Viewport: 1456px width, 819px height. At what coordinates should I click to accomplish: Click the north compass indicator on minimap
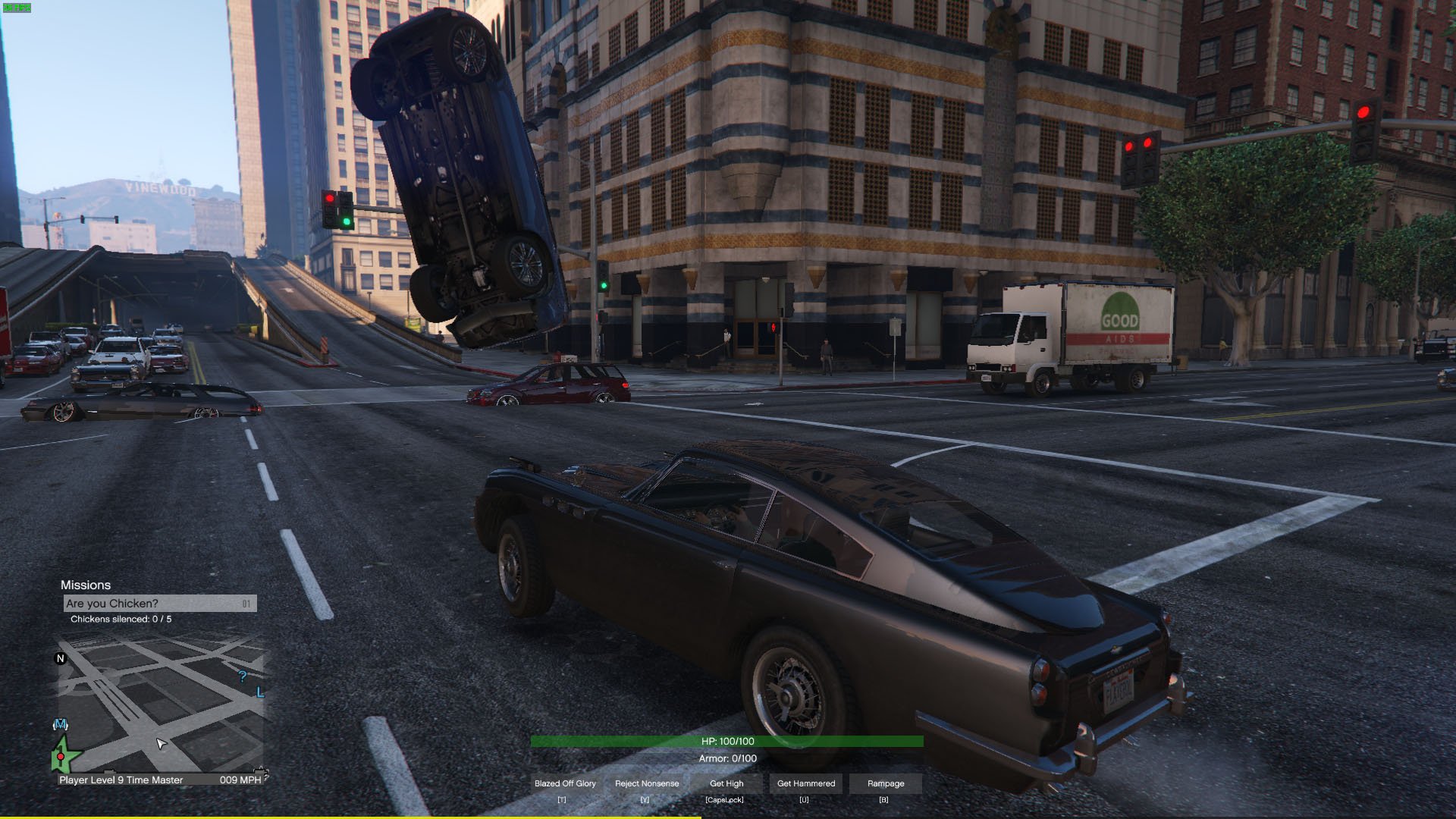click(x=61, y=658)
